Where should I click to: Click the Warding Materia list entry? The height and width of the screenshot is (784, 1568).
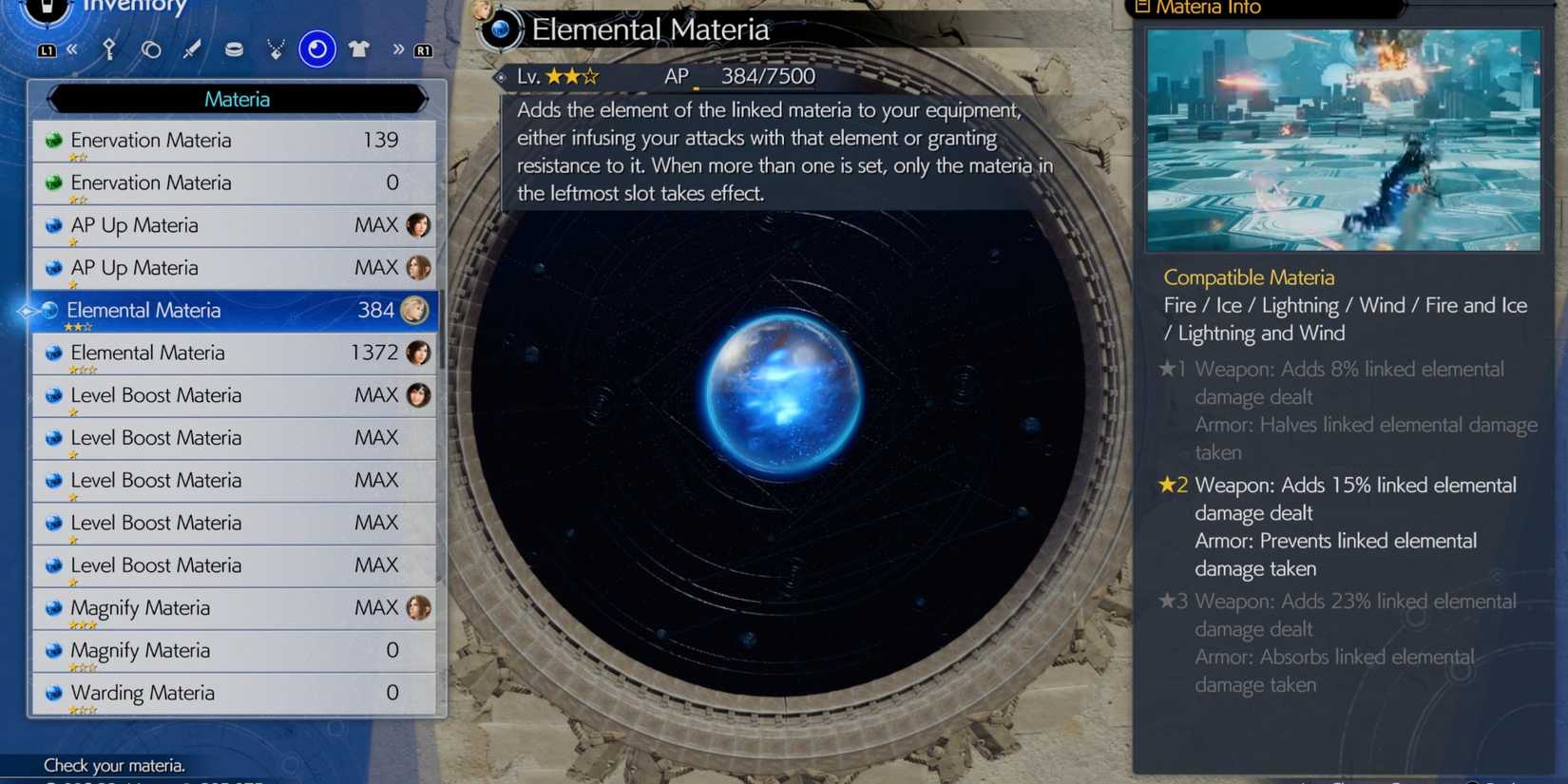(x=233, y=693)
